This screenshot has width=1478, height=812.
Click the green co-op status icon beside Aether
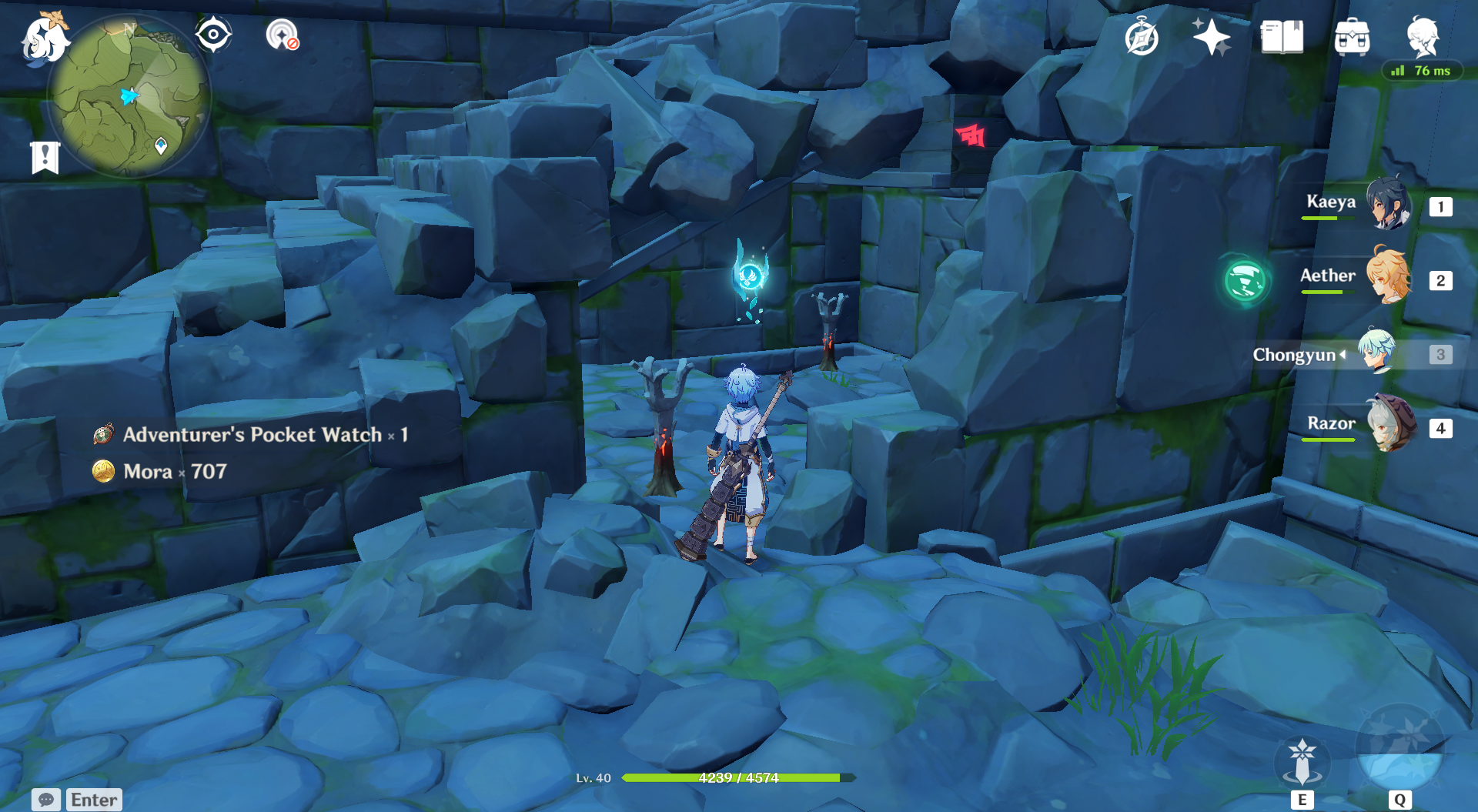click(x=1245, y=280)
